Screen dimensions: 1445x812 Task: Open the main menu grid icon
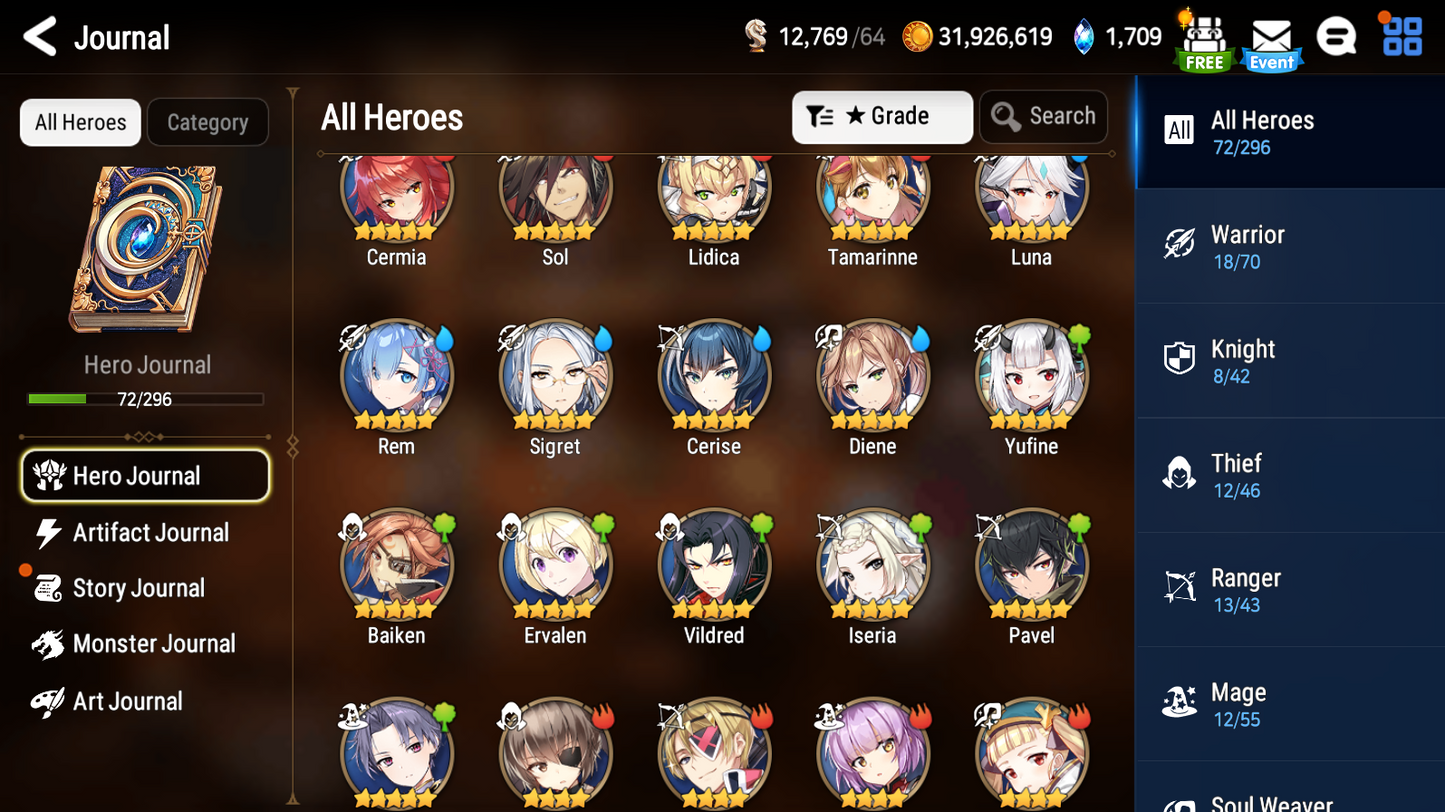click(x=1402, y=36)
